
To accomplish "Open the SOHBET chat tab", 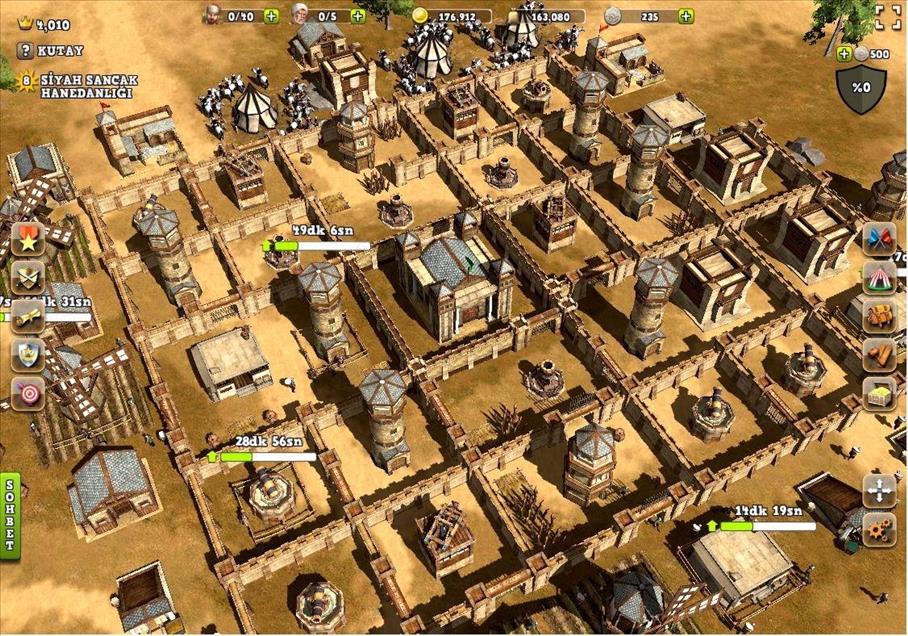I will 10,513.
